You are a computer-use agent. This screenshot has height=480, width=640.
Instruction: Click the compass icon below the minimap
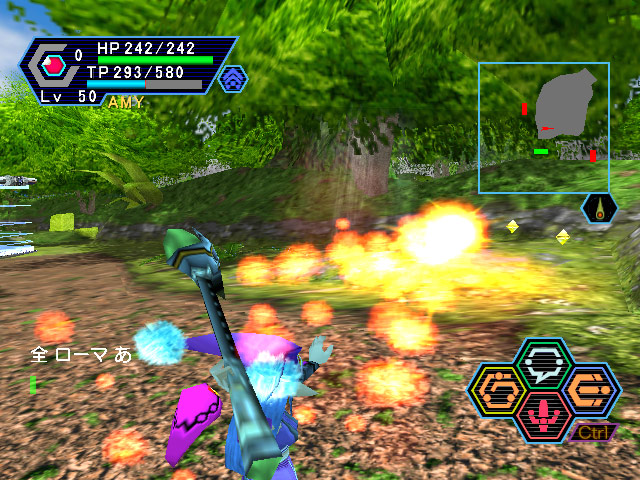(x=599, y=208)
